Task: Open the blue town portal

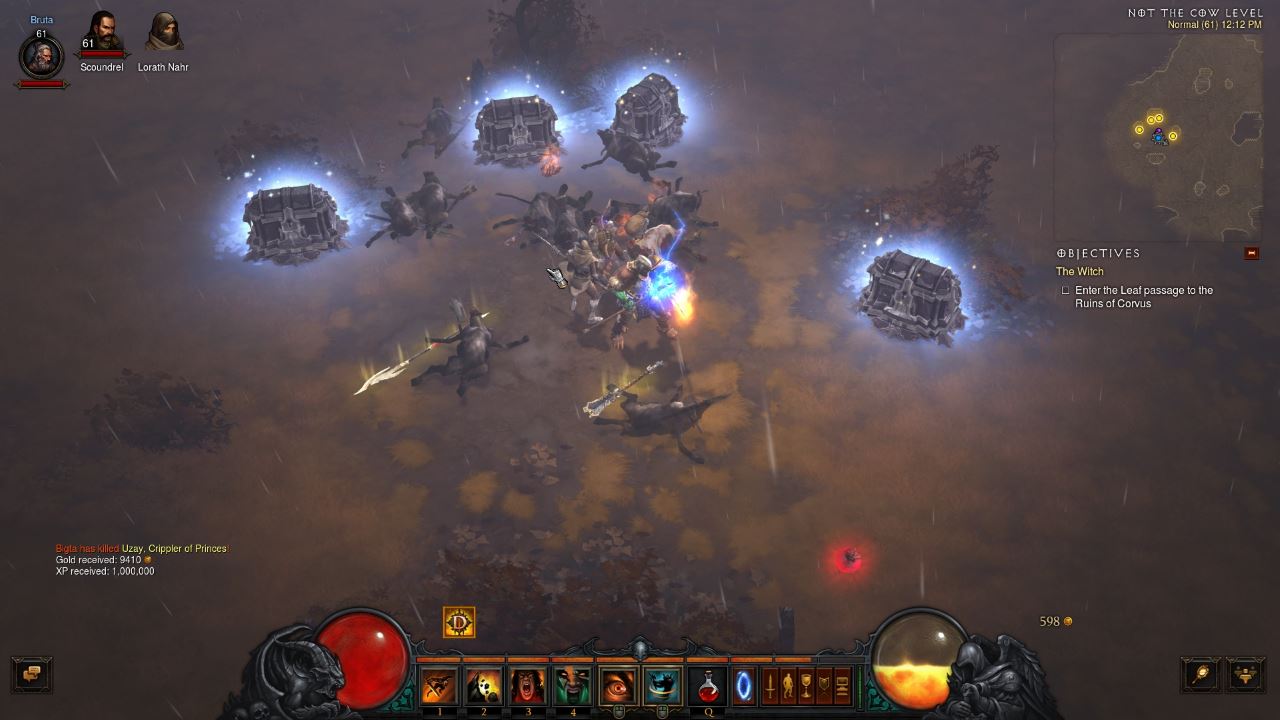Action: click(743, 686)
